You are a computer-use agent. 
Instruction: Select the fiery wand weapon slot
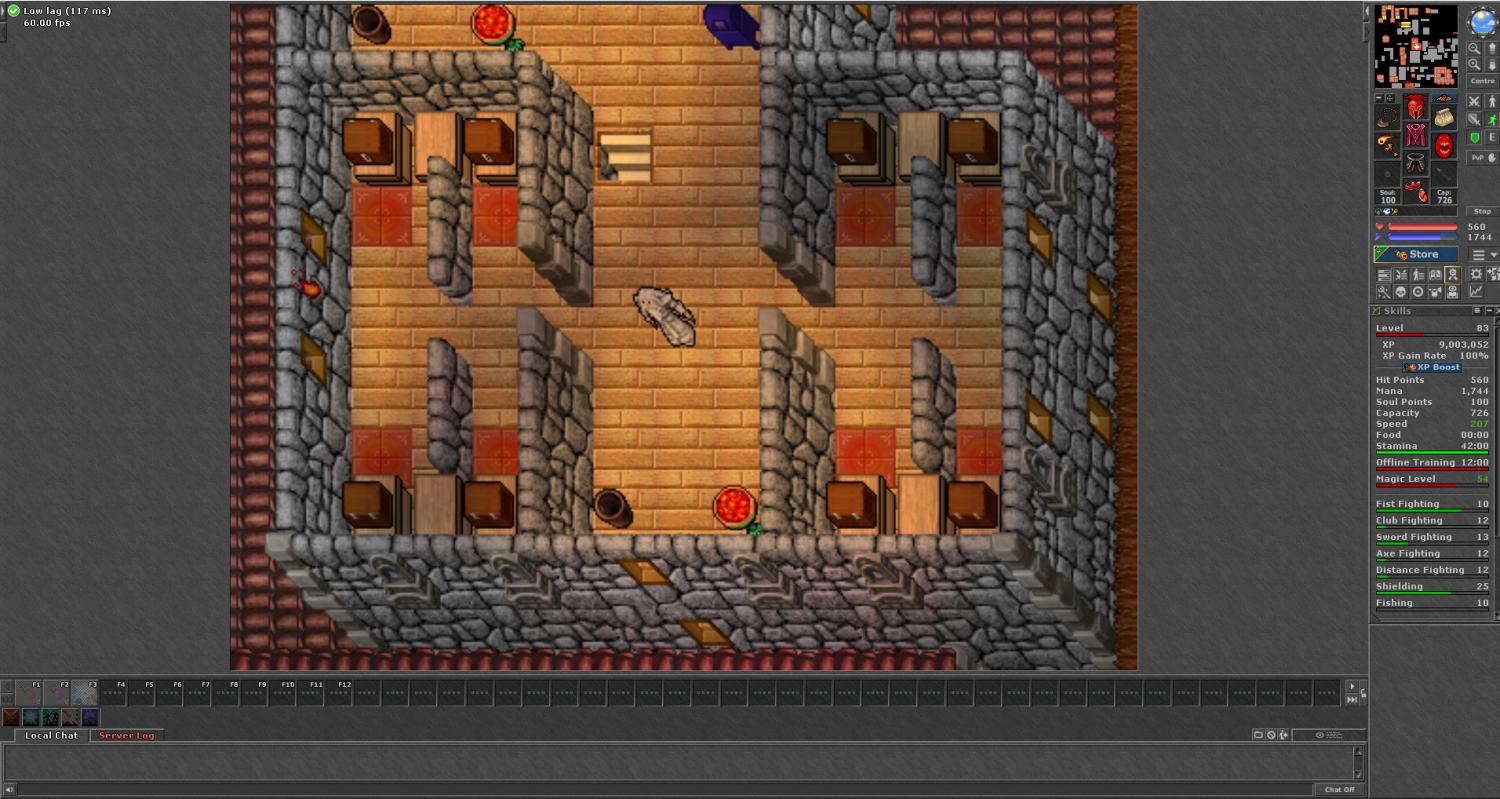click(x=1387, y=146)
